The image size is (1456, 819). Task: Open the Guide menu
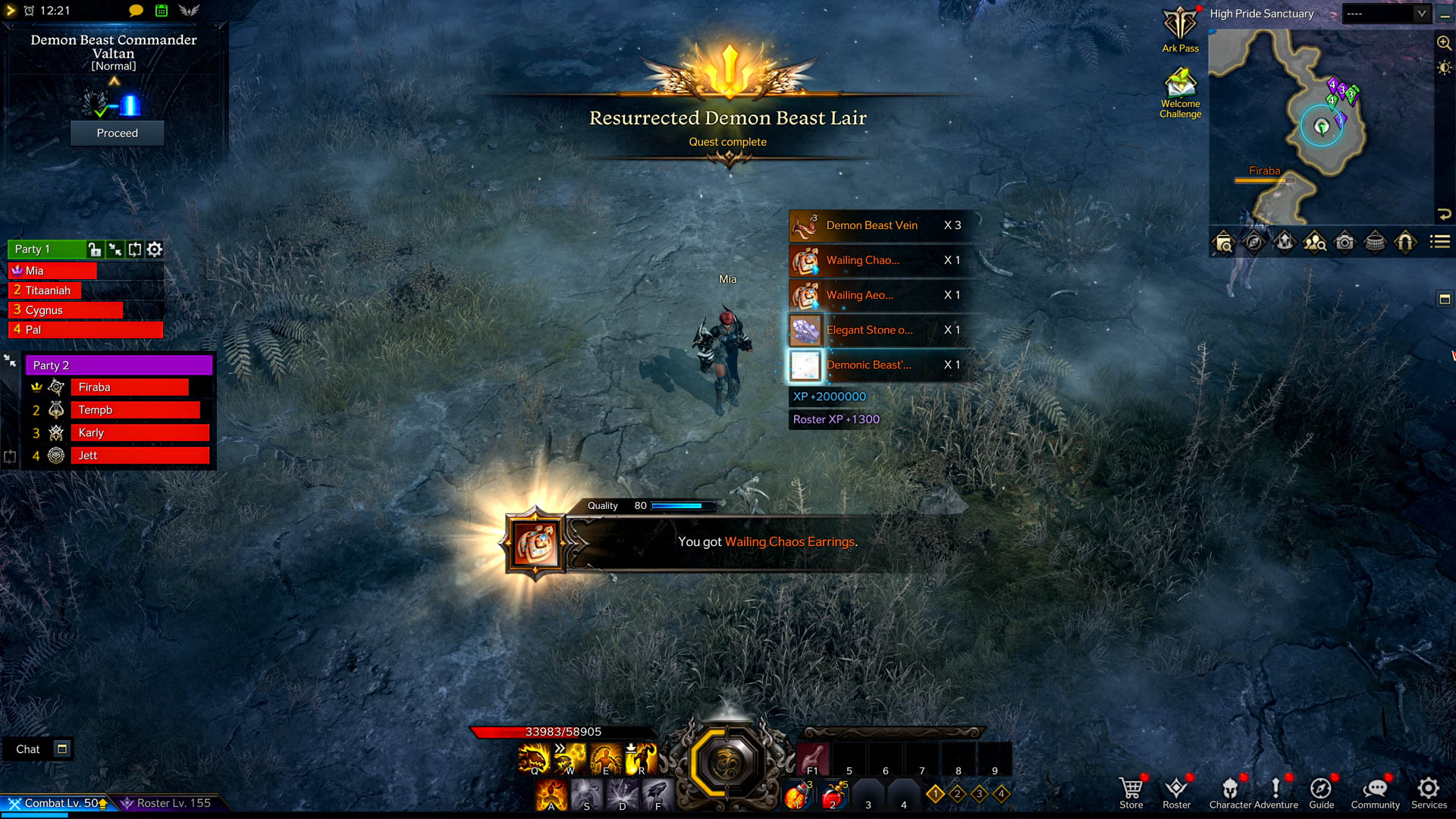coord(1321,792)
